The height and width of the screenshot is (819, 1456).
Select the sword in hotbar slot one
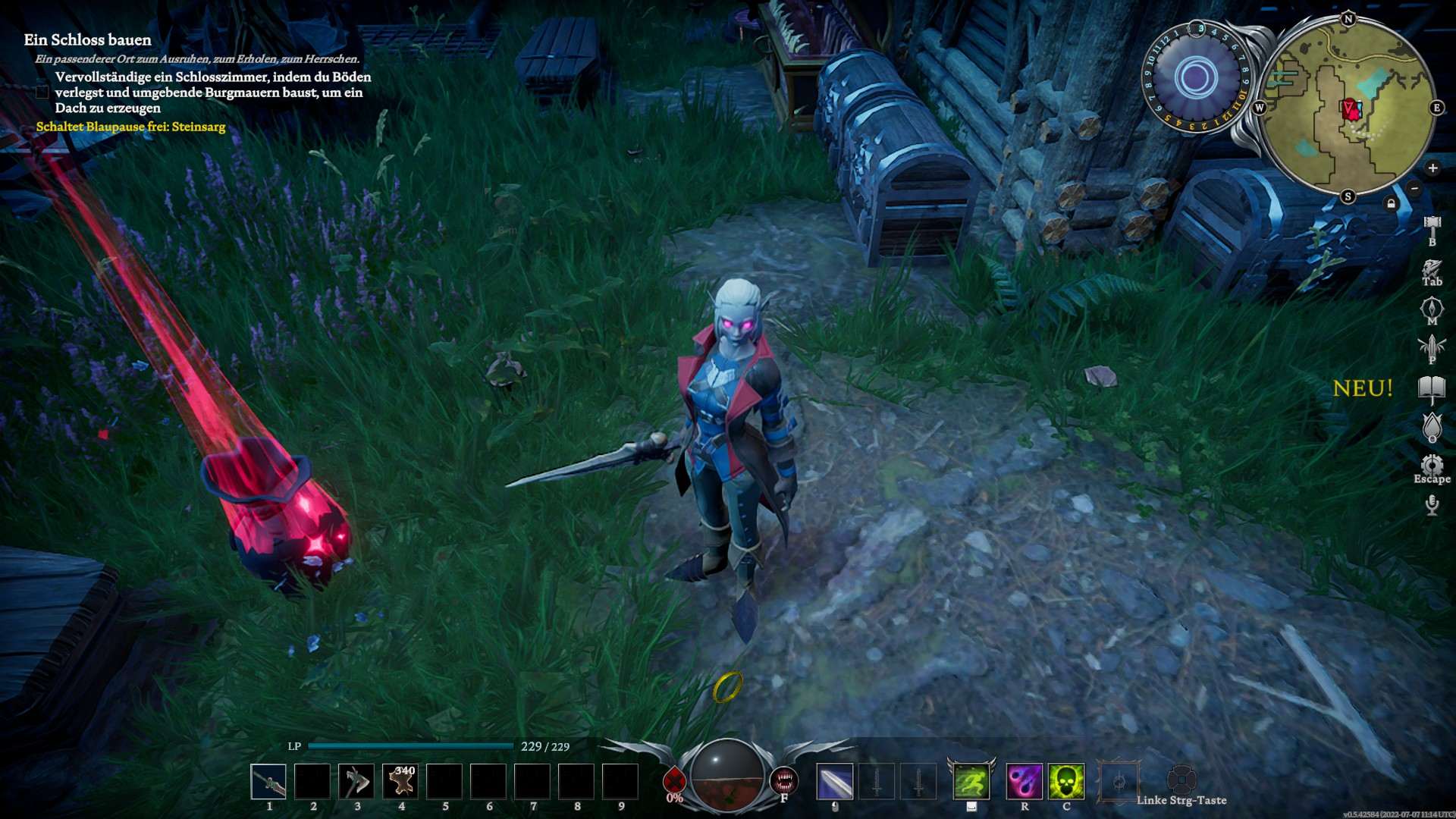(x=268, y=782)
